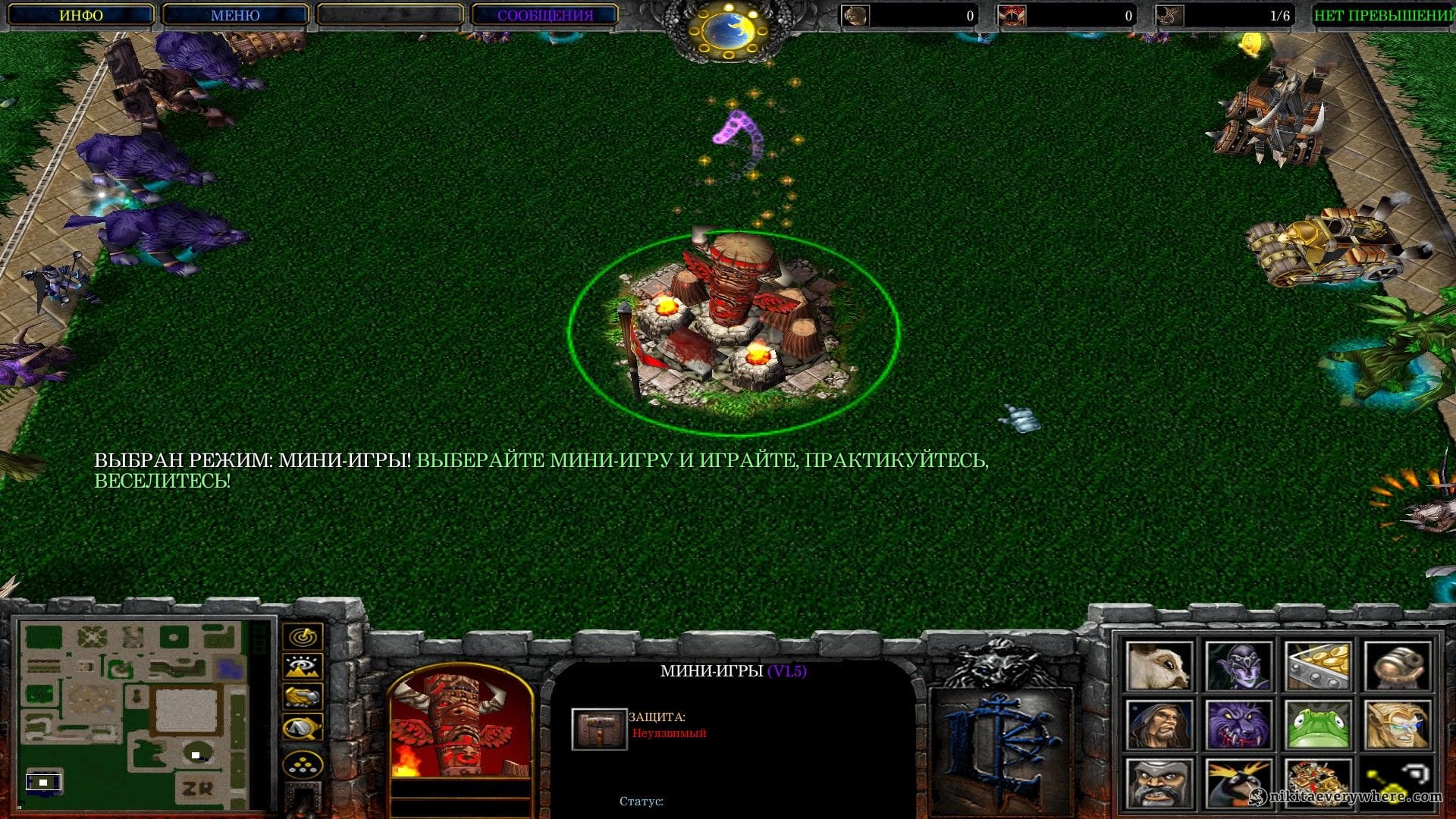
Task: Select the green frog icon
Action: pyautogui.click(x=1317, y=725)
